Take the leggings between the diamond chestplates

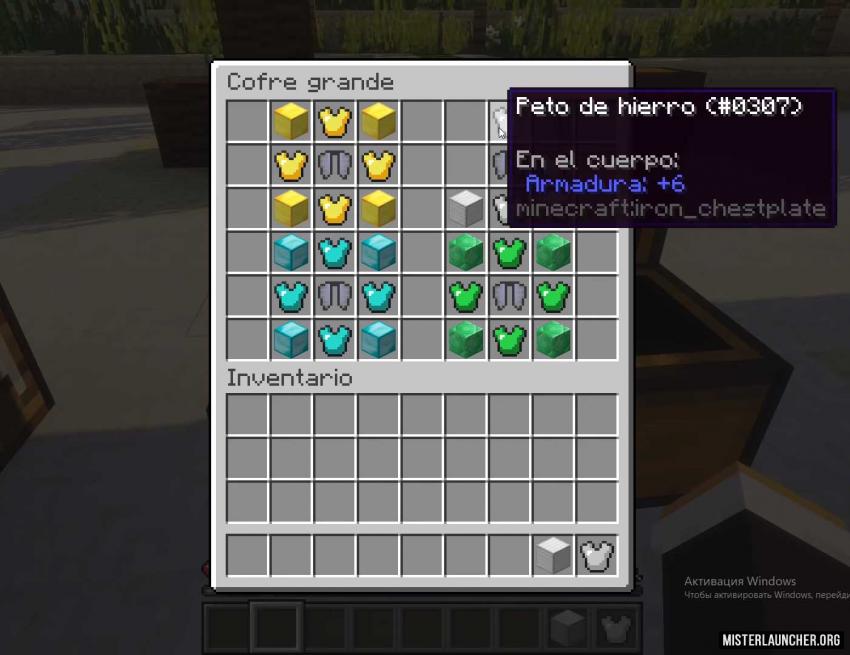334,296
